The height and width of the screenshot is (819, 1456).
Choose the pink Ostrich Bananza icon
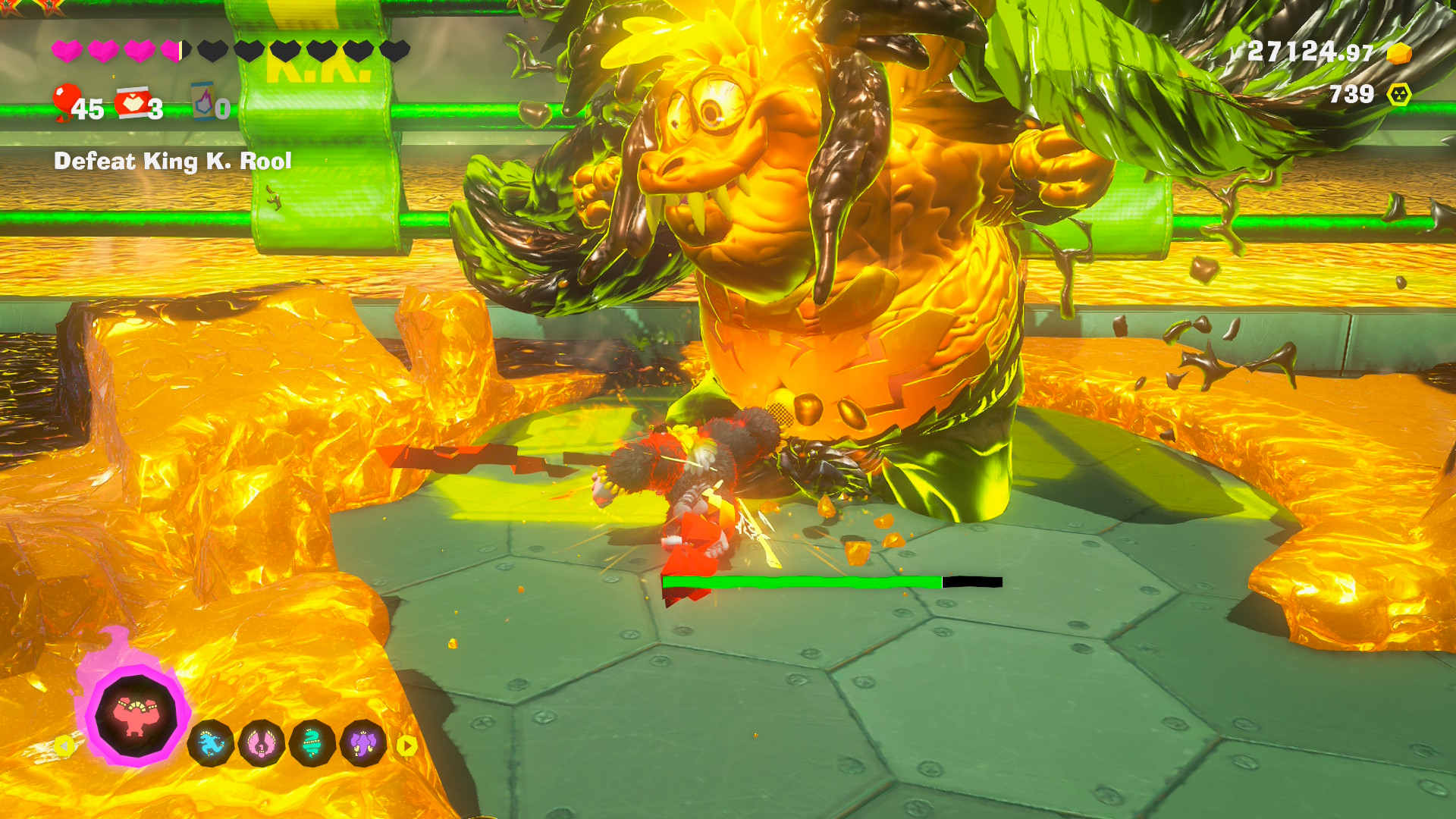(262, 744)
